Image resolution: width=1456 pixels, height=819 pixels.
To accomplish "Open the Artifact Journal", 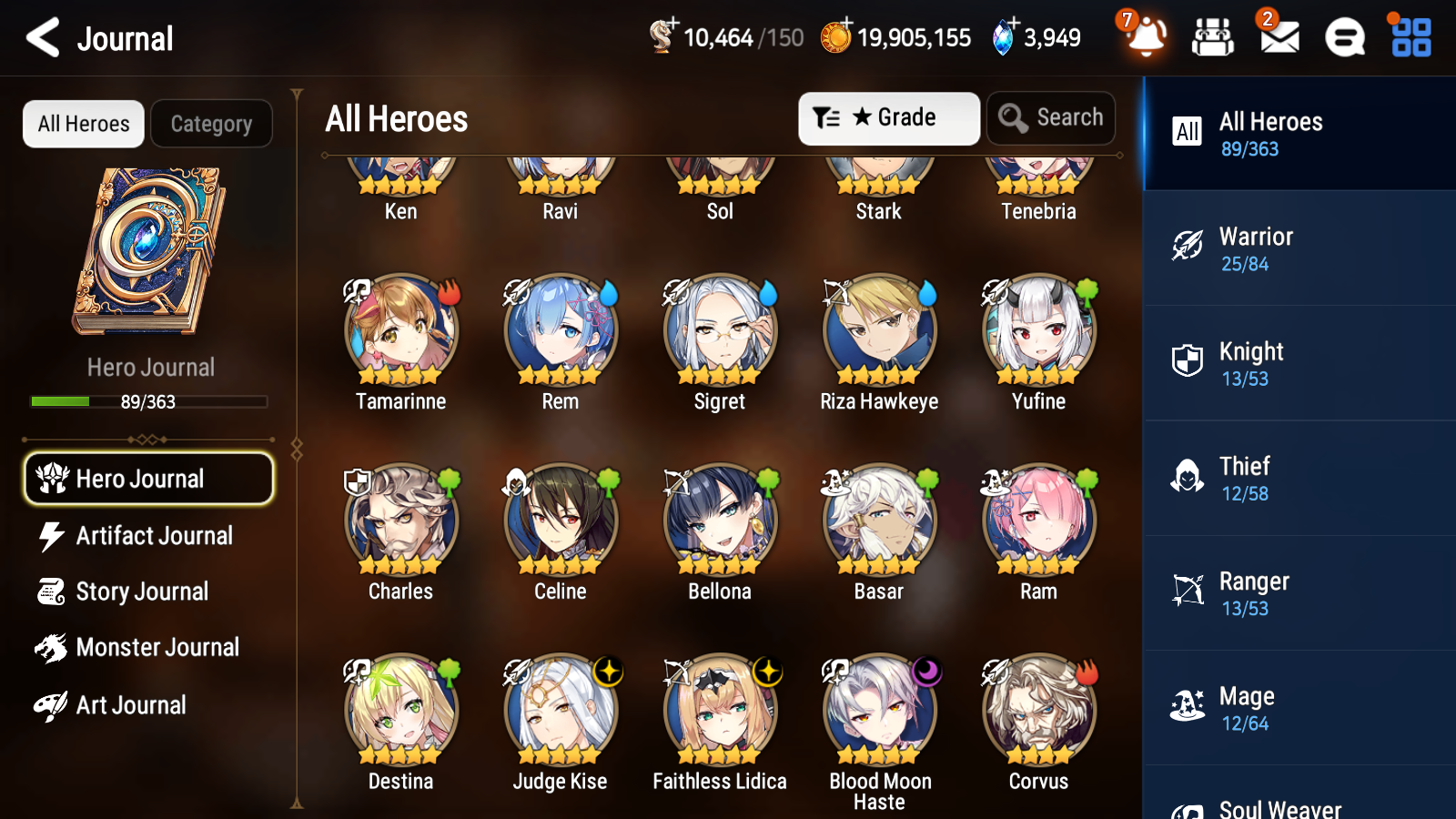I will 155,536.
